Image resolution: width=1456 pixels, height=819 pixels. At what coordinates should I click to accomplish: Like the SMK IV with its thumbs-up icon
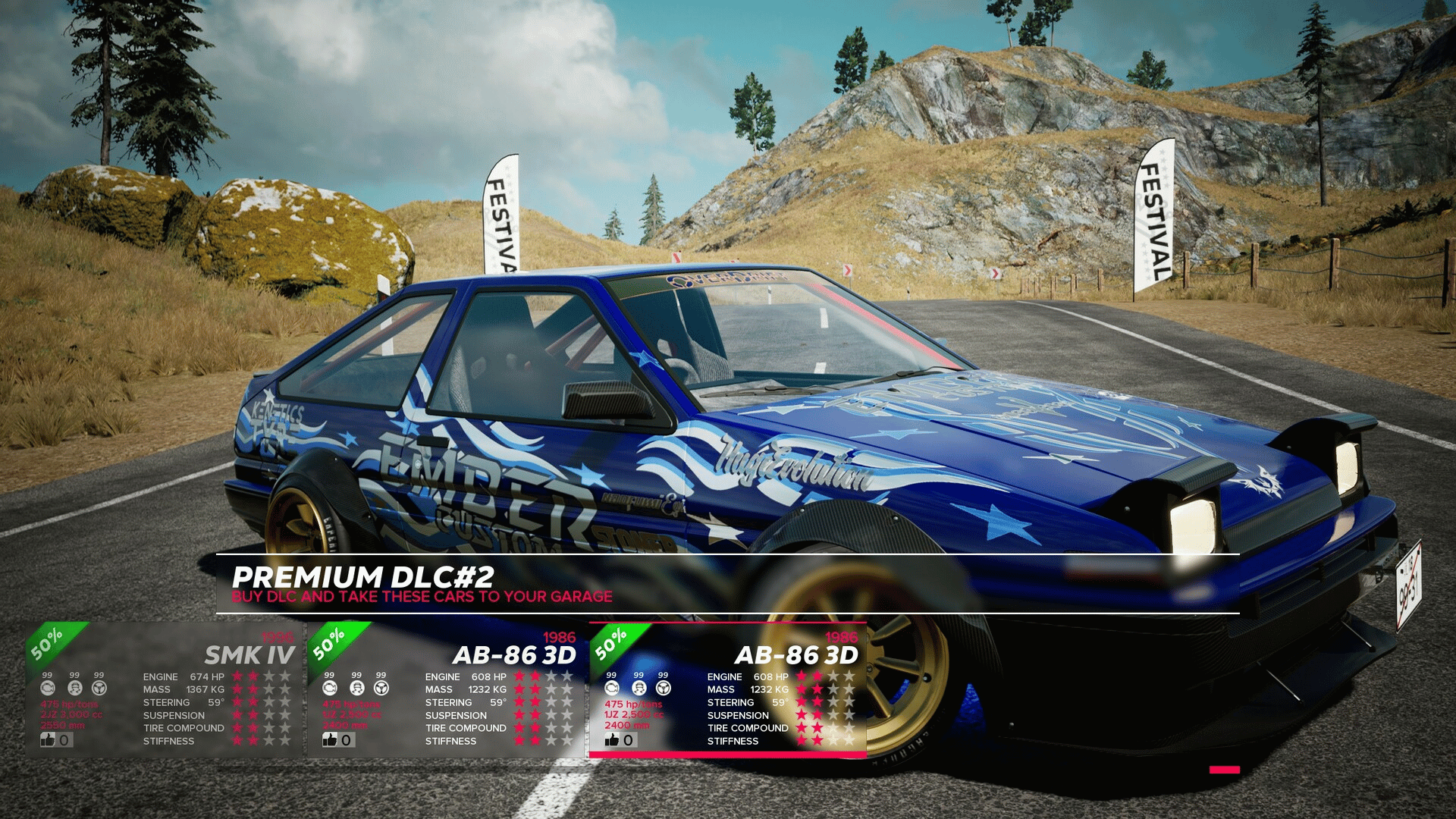(49, 739)
